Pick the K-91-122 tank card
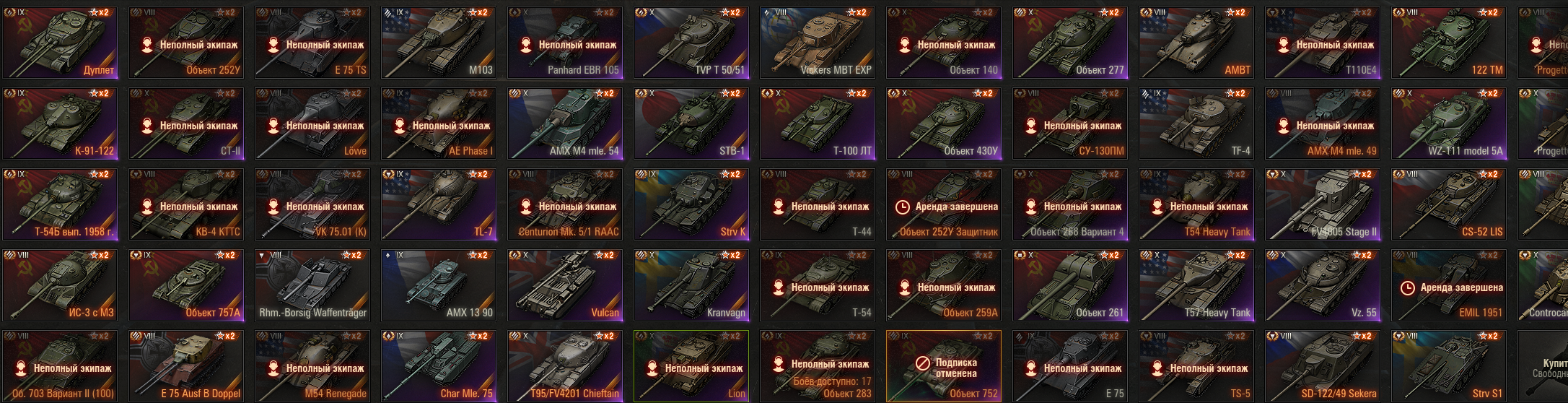 (x=60, y=123)
